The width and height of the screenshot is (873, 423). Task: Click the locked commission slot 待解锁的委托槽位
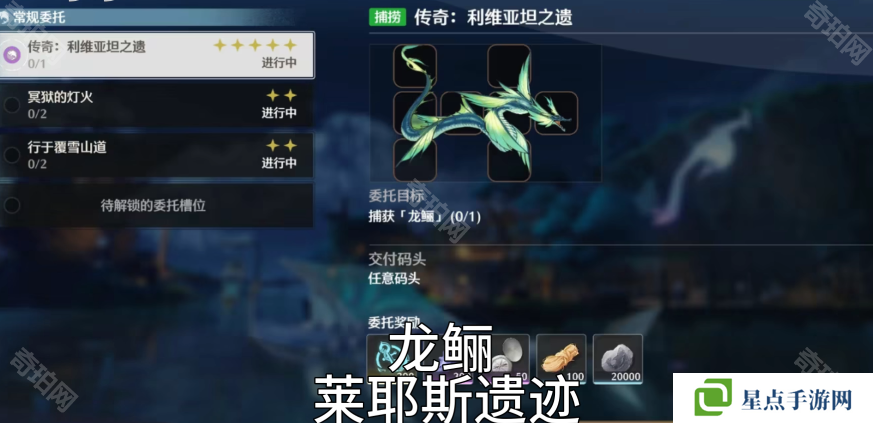(157, 205)
